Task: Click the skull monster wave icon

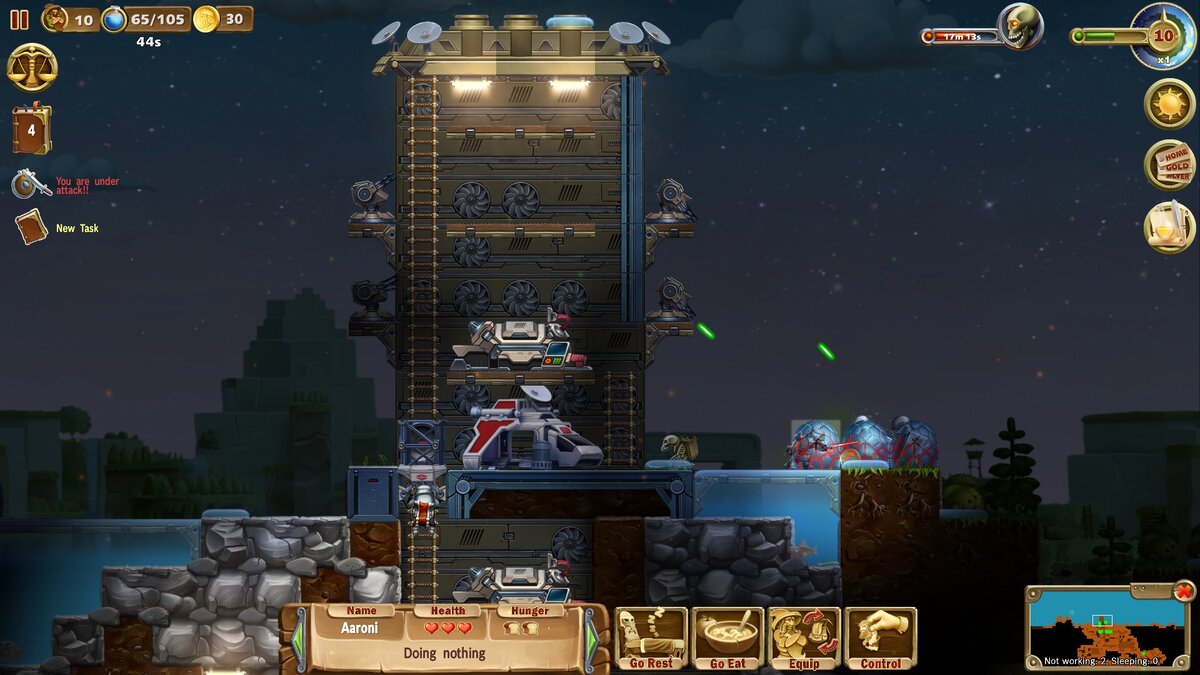Action: [x=1020, y=27]
